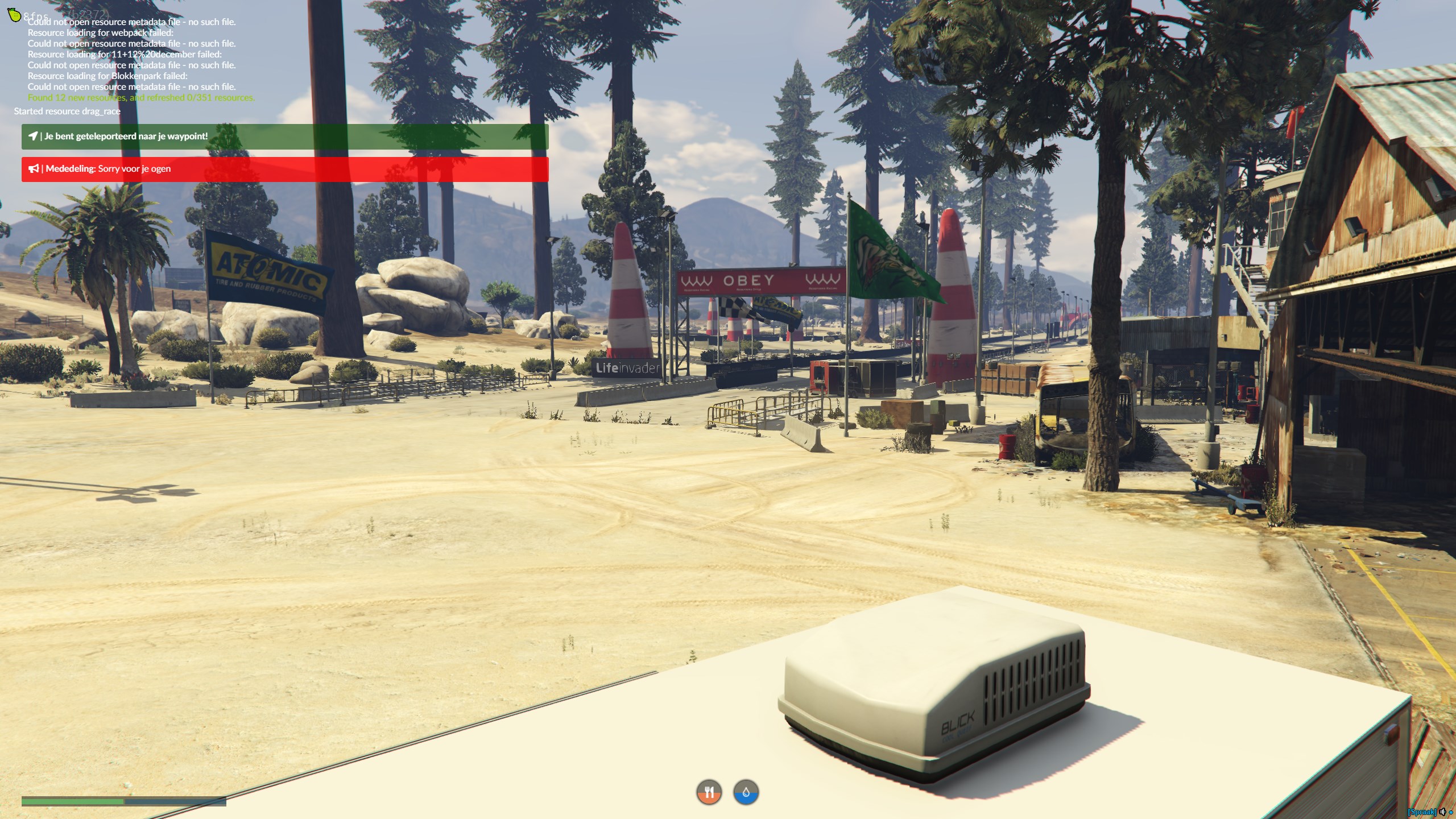
Task: Select the red Mededeling announcement banner
Action: coord(284,169)
